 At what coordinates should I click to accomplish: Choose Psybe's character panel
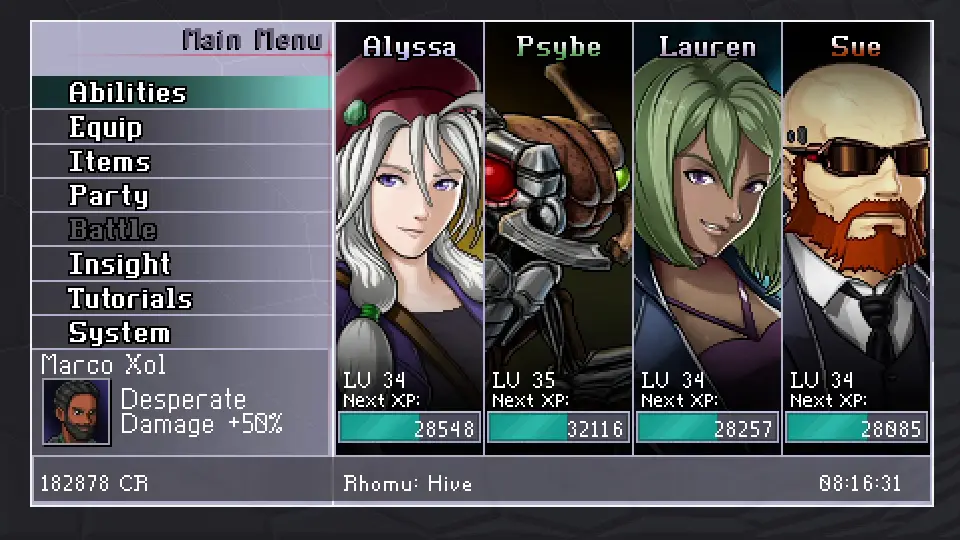point(558,220)
